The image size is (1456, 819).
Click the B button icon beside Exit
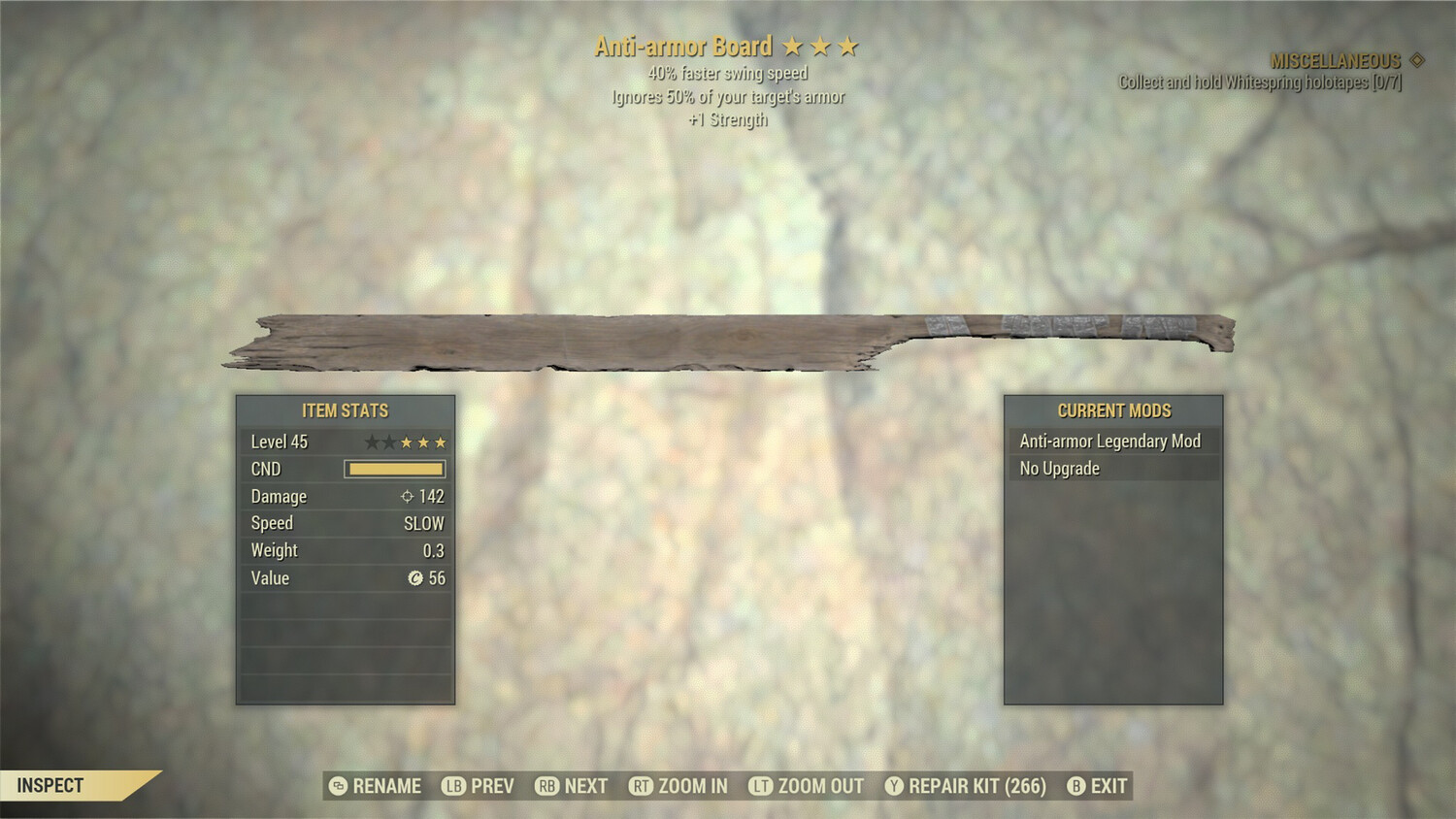click(1075, 786)
